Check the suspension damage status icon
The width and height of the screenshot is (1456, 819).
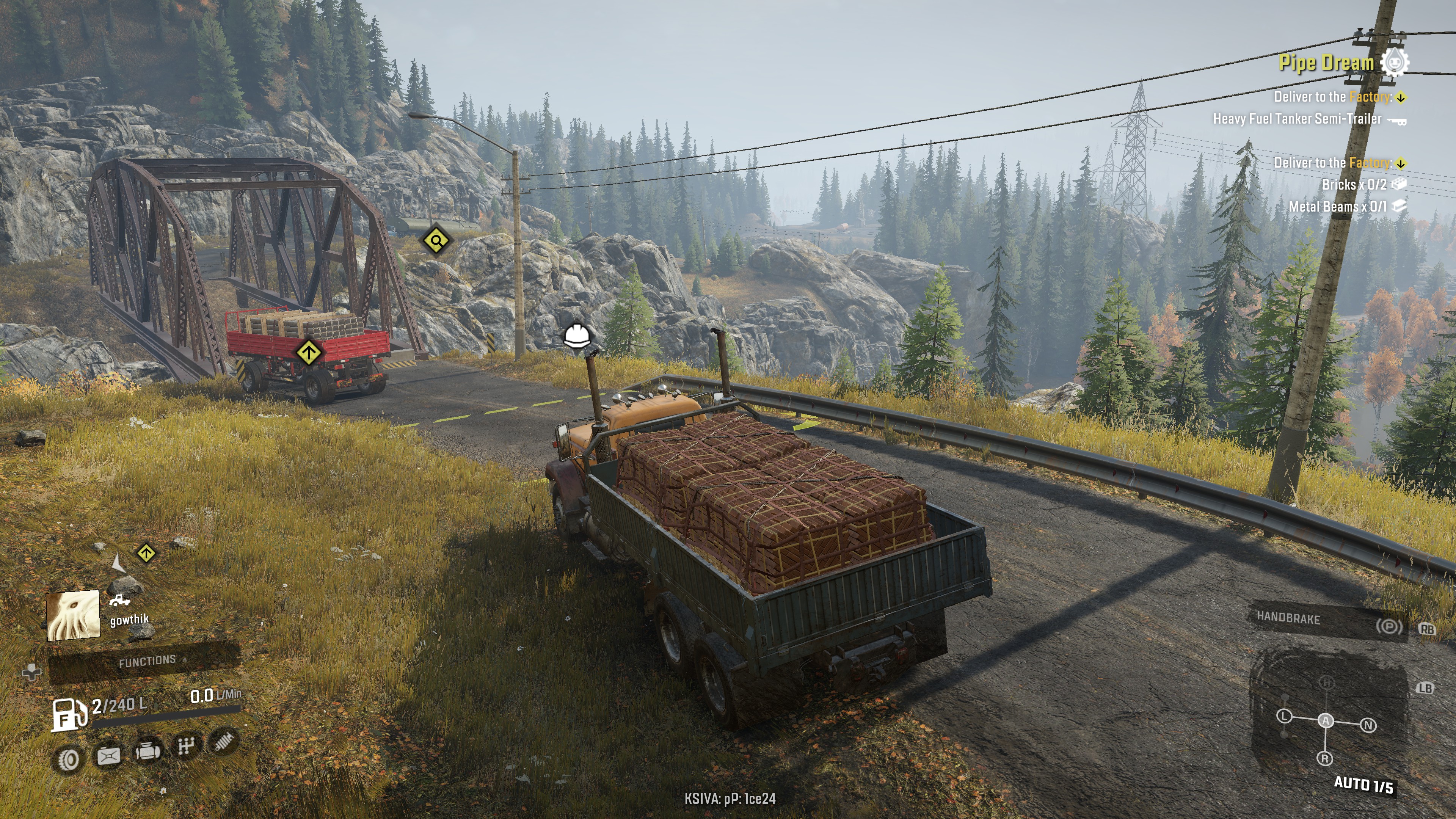(224, 741)
